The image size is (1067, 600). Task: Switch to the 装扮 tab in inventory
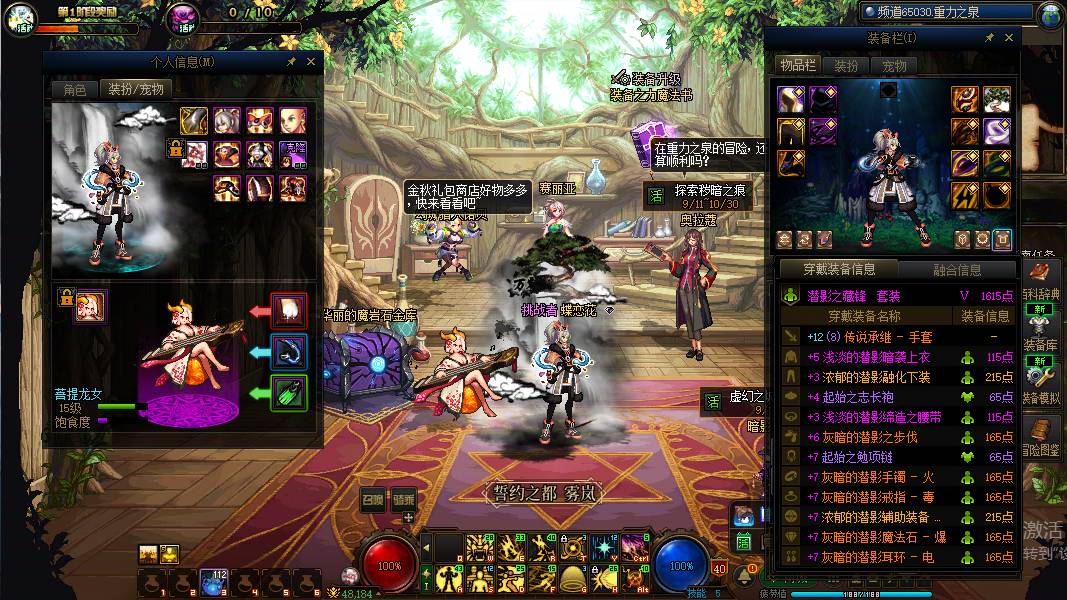pos(846,66)
